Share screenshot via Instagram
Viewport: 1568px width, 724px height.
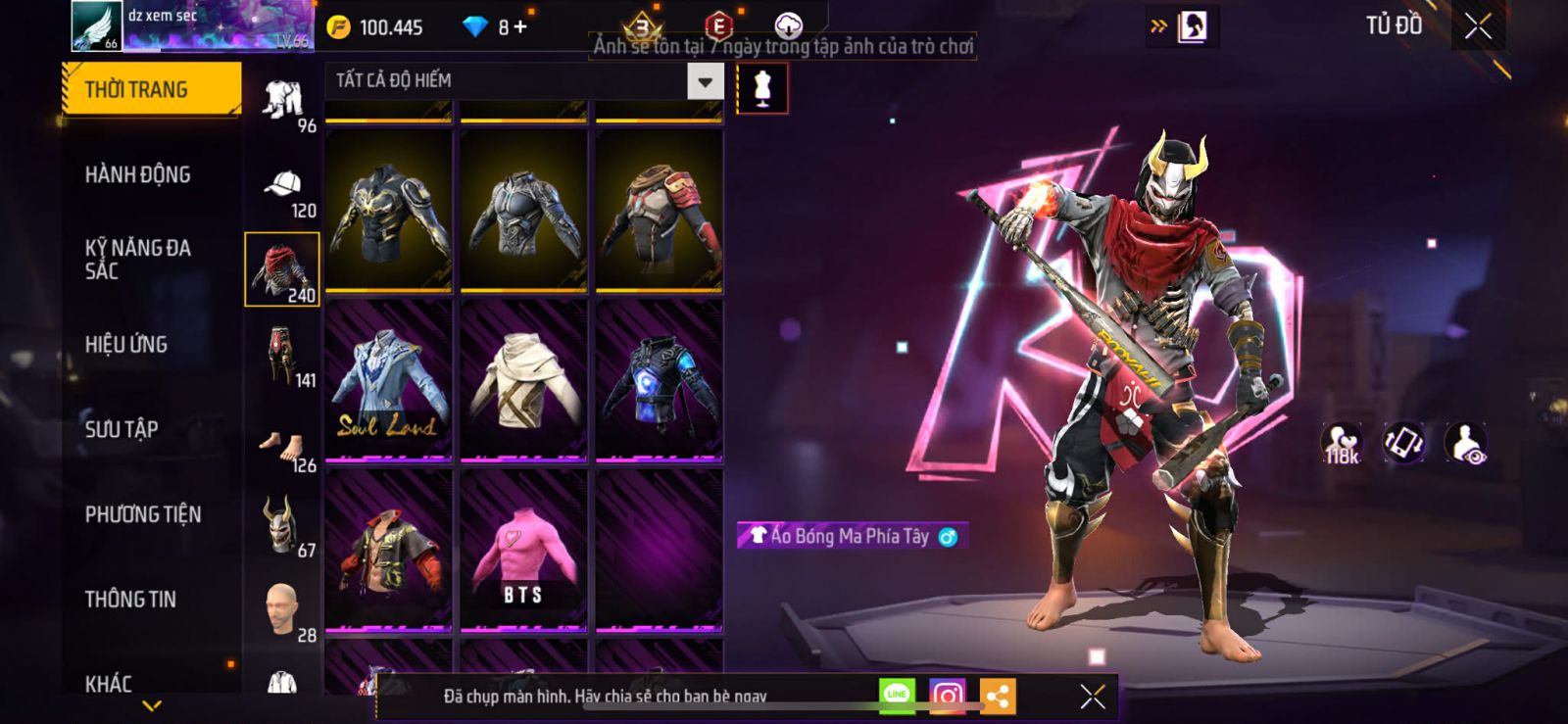click(947, 697)
